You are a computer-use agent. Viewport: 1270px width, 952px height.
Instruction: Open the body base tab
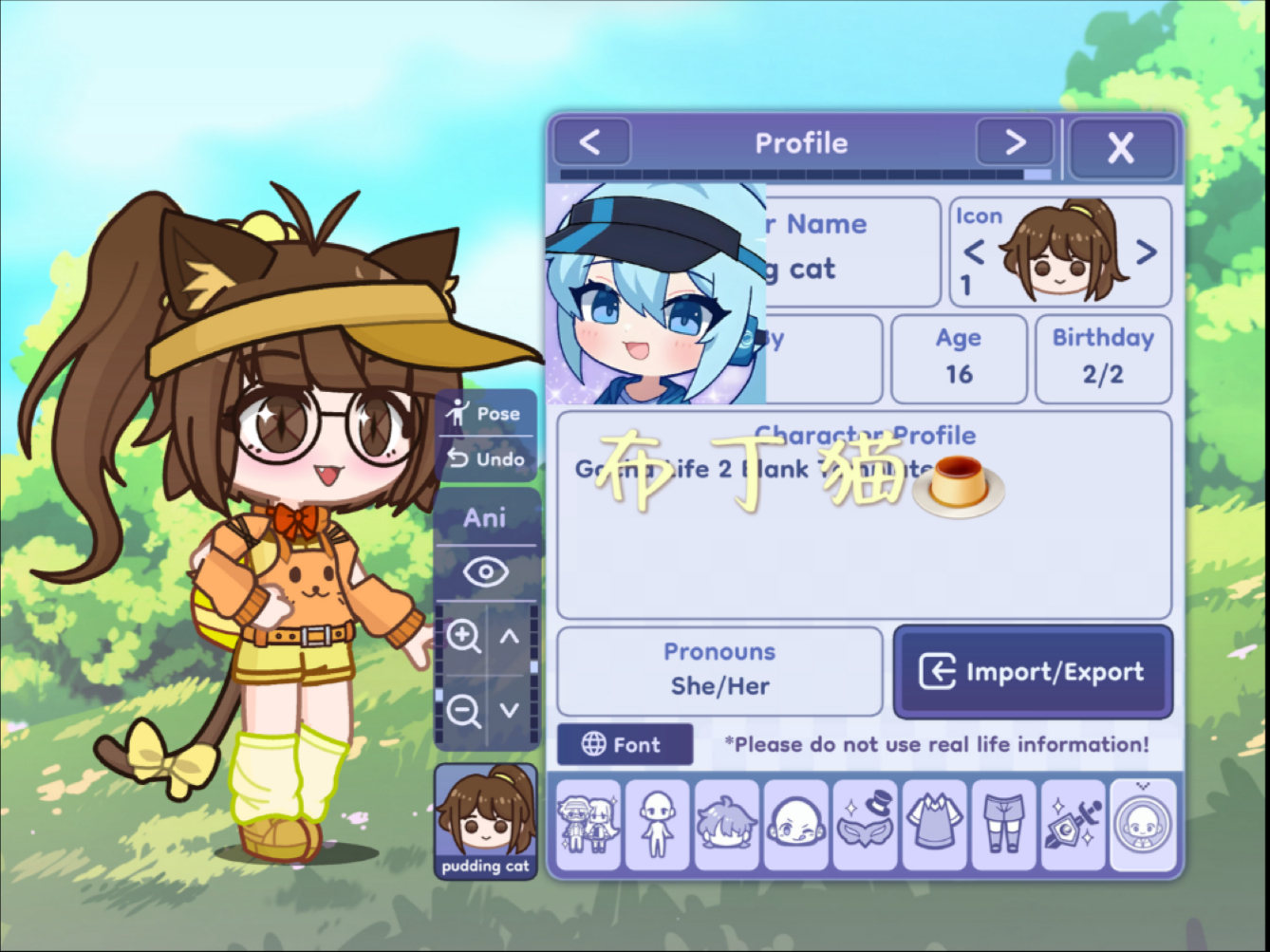657,824
